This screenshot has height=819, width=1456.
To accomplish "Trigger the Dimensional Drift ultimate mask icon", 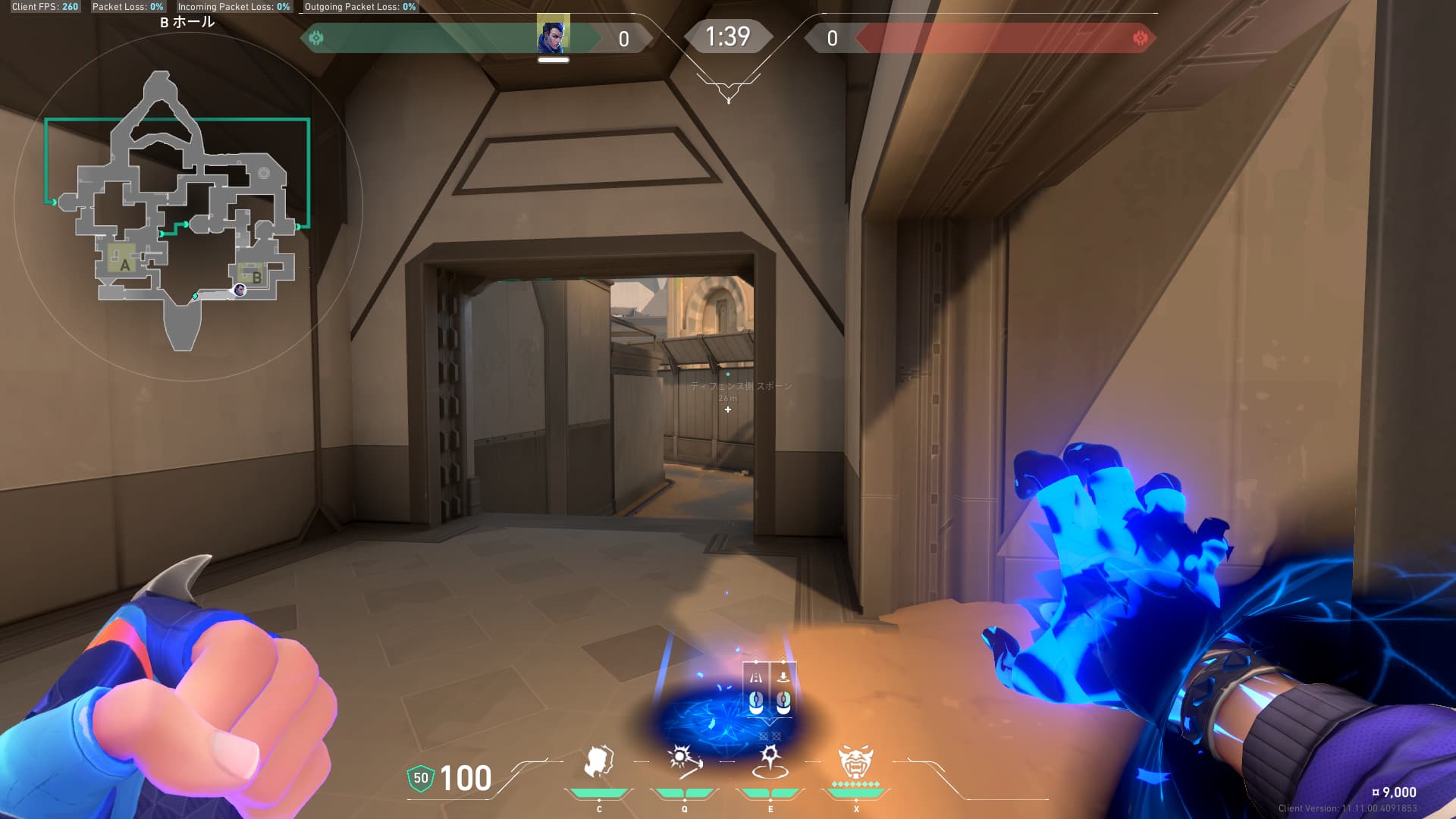I will (855, 761).
